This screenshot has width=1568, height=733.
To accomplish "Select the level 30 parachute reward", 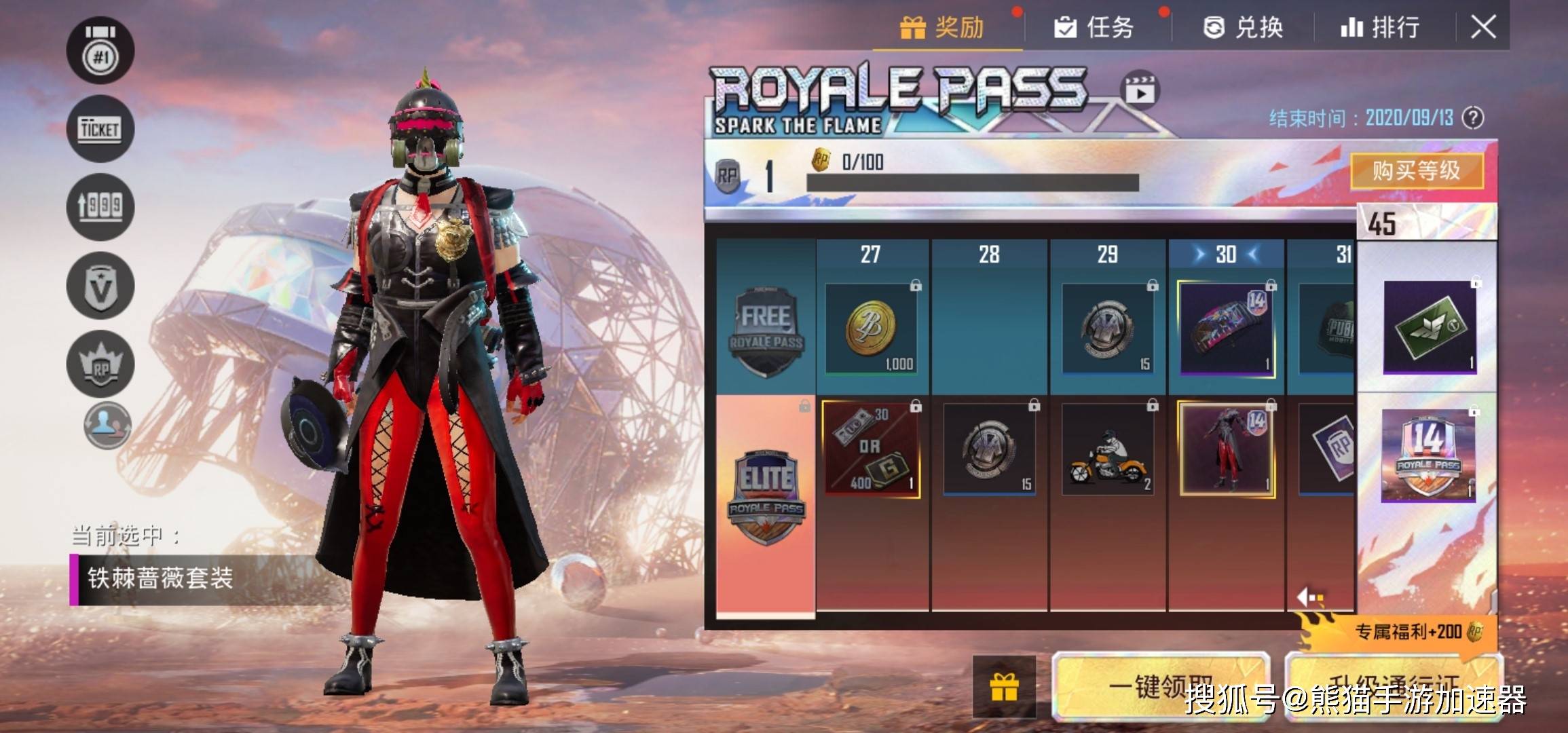I will point(1226,328).
